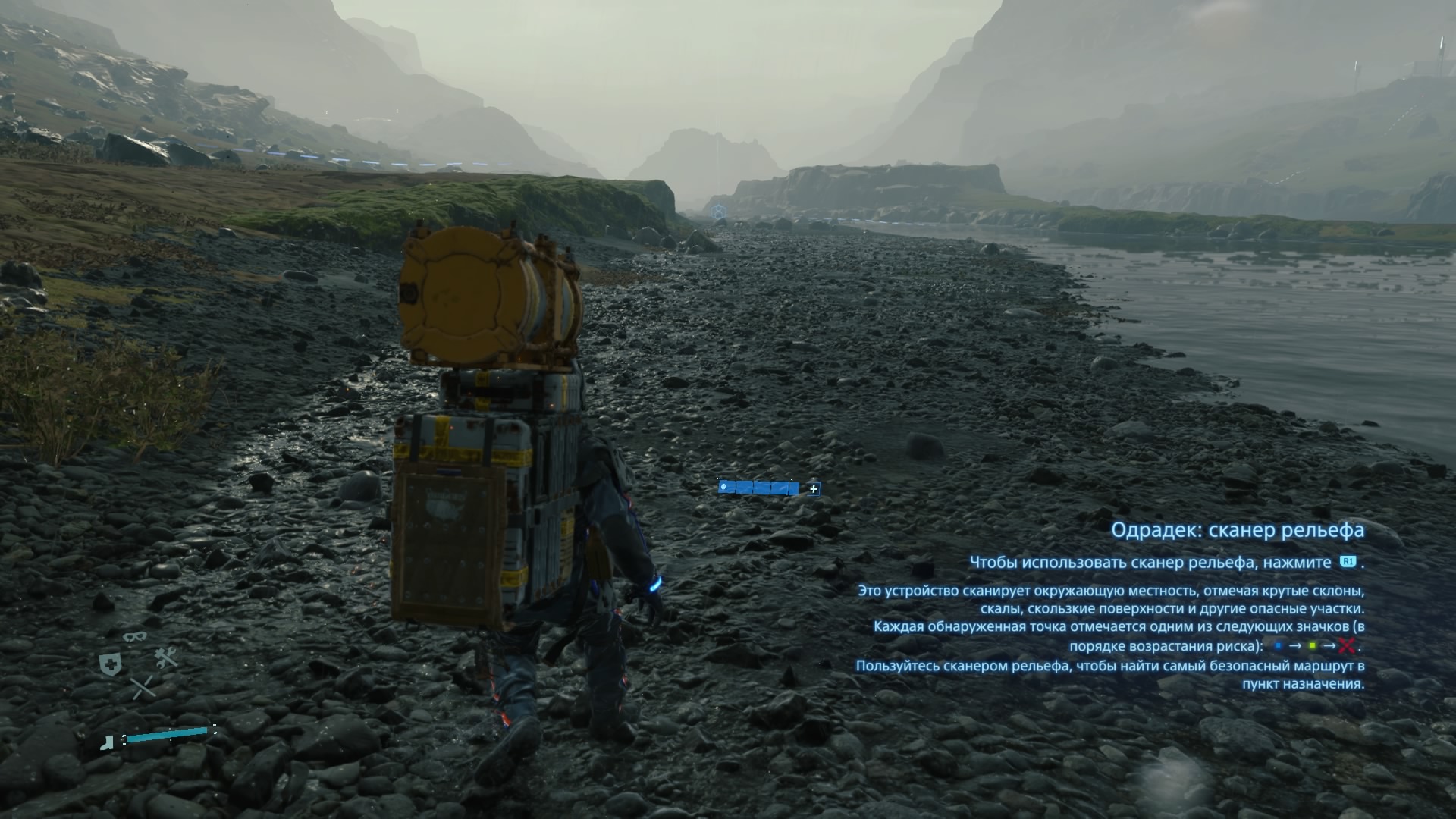
Task: Click the plus icon beside the blue blood gauge
Action: (814, 489)
